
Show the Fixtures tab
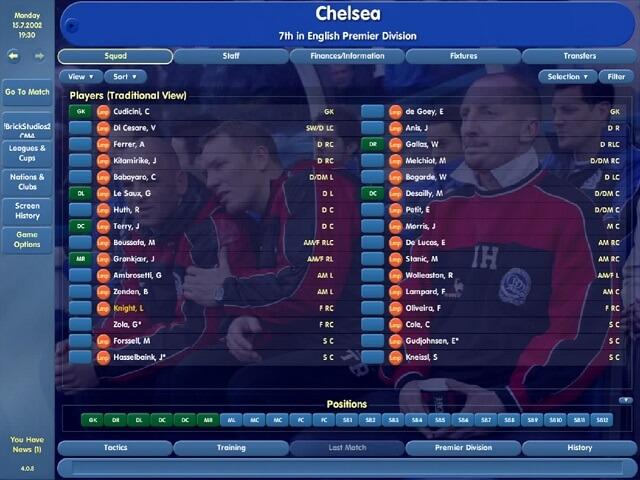coord(463,56)
